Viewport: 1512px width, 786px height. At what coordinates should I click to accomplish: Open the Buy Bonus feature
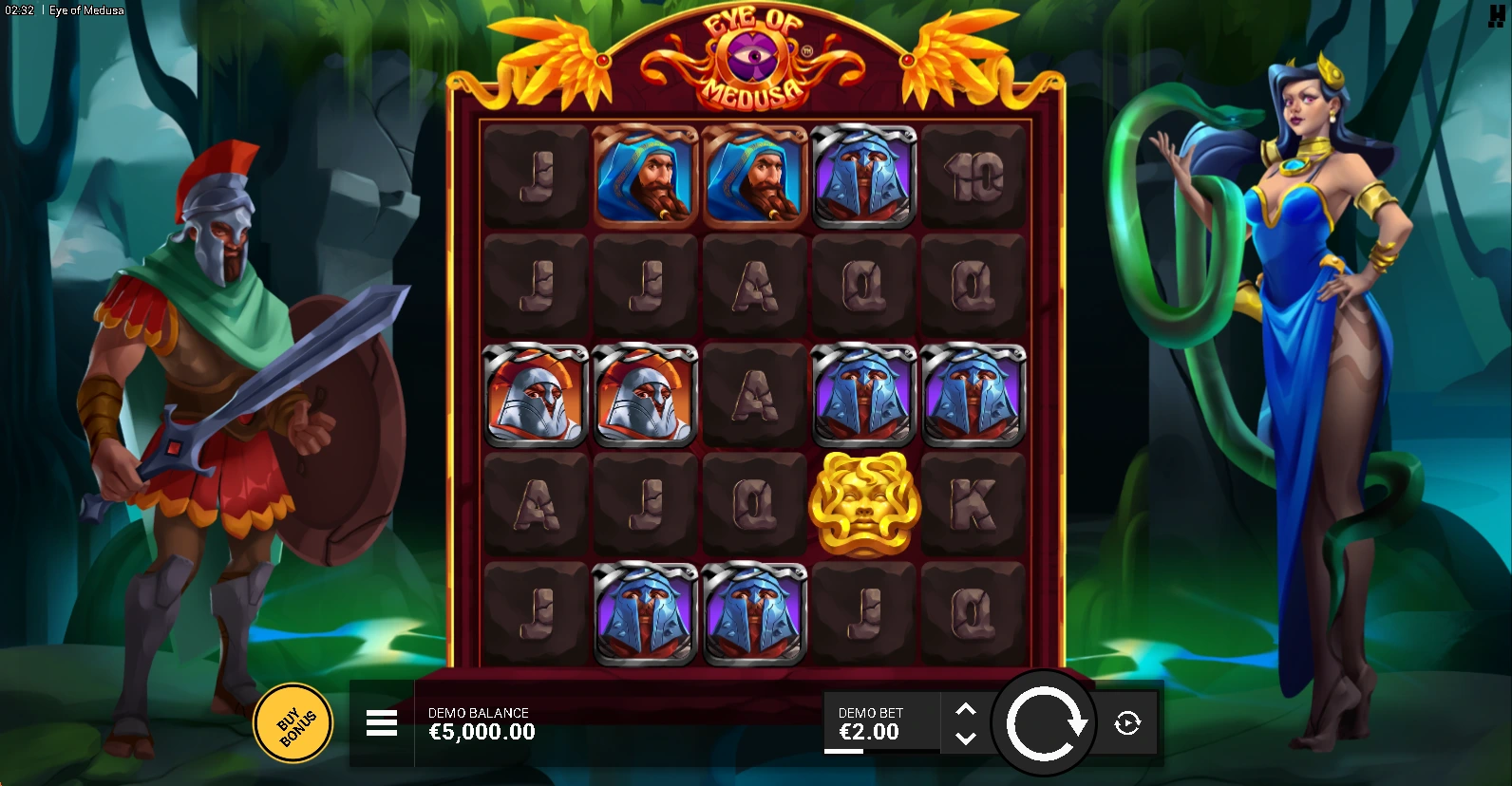293,723
